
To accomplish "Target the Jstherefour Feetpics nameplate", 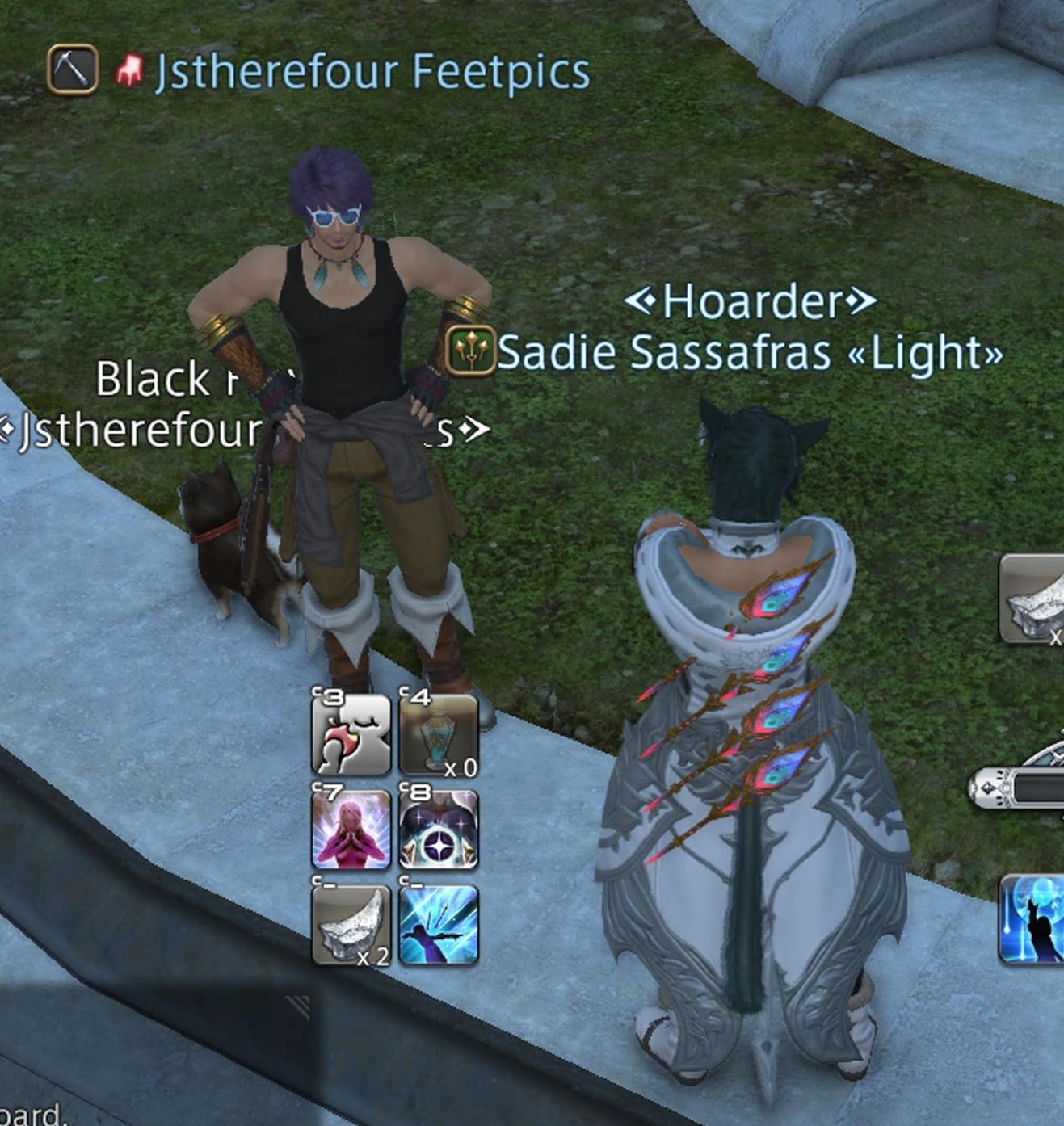I will pyautogui.click(x=372, y=71).
